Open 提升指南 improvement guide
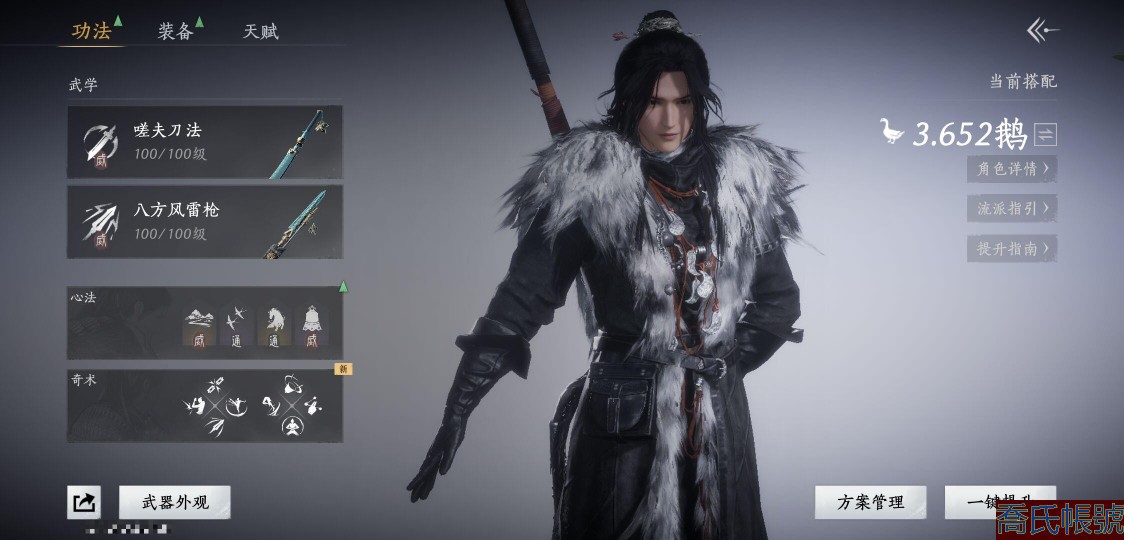 pyautogui.click(x=1012, y=249)
